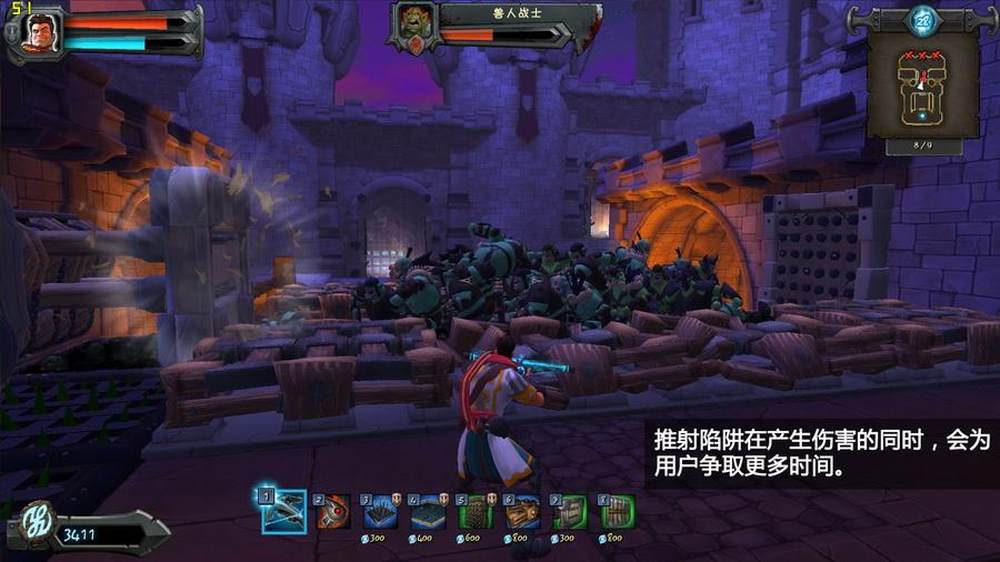Choose the slot 6 trap costing 800
1000x562 pixels.
(x=522, y=511)
